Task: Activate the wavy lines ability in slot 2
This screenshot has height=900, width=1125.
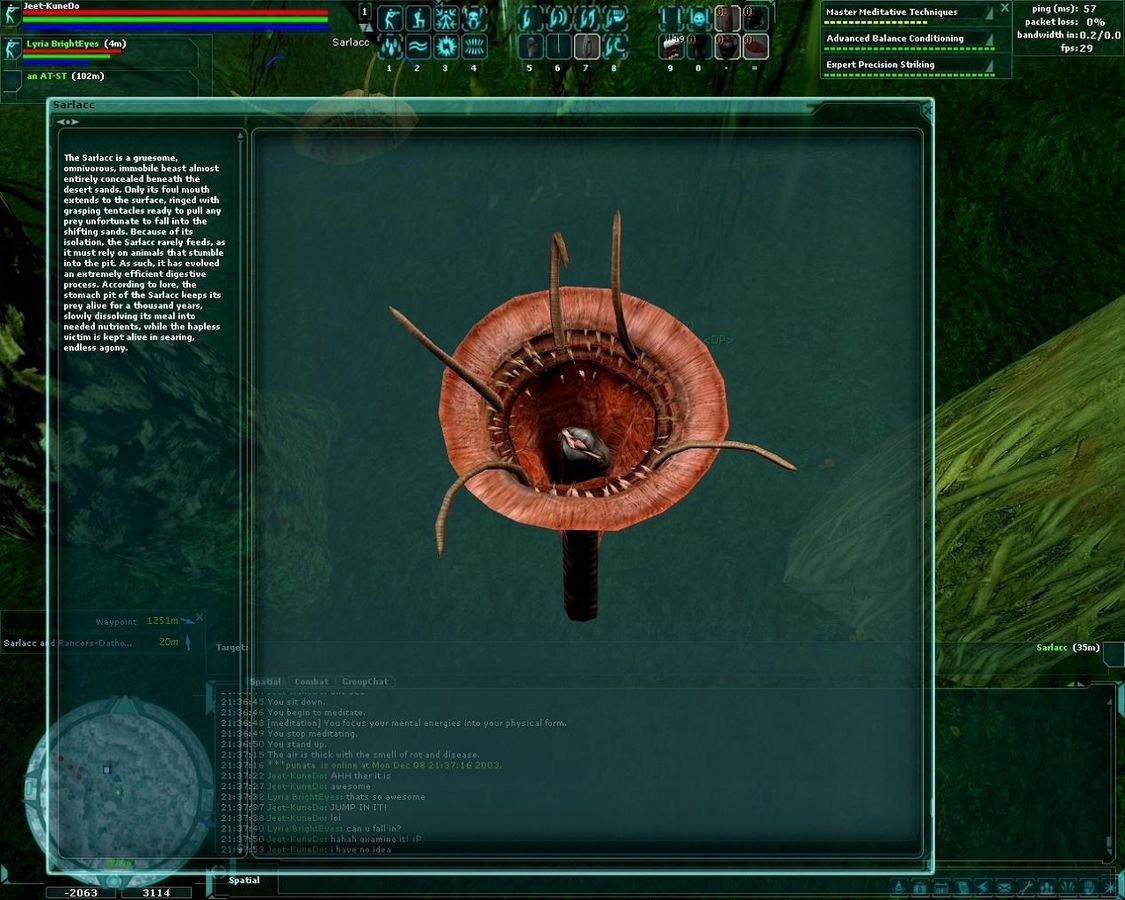Action: [418, 46]
